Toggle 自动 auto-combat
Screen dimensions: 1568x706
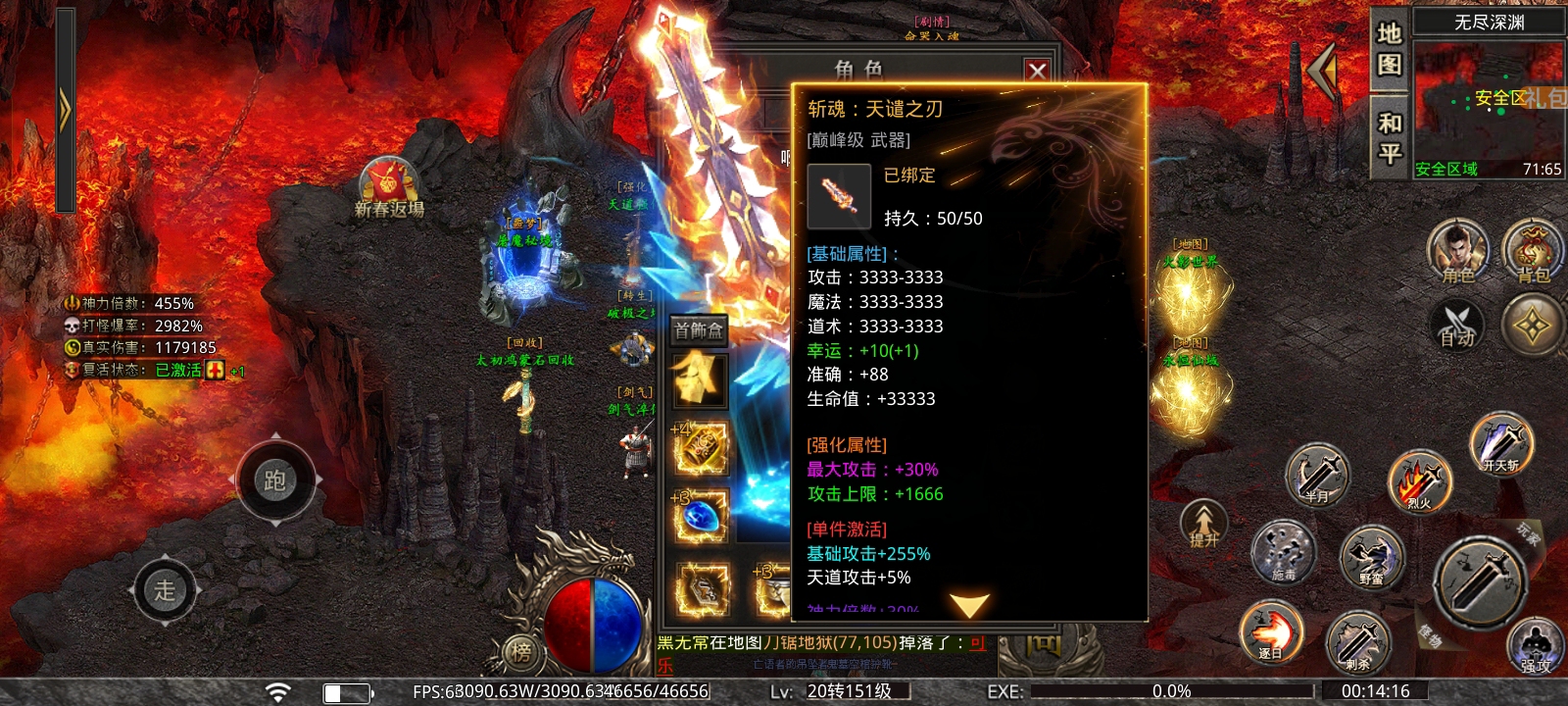click(1457, 326)
